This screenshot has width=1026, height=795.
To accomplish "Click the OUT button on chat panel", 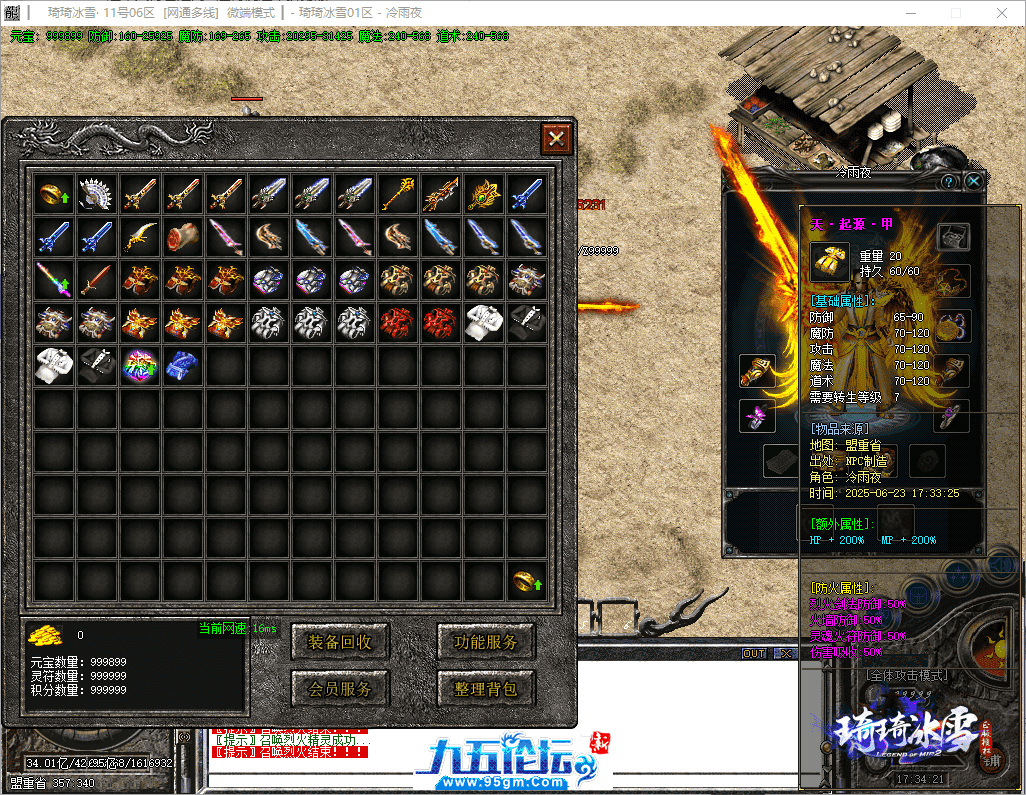I will [x=754, y=654].
